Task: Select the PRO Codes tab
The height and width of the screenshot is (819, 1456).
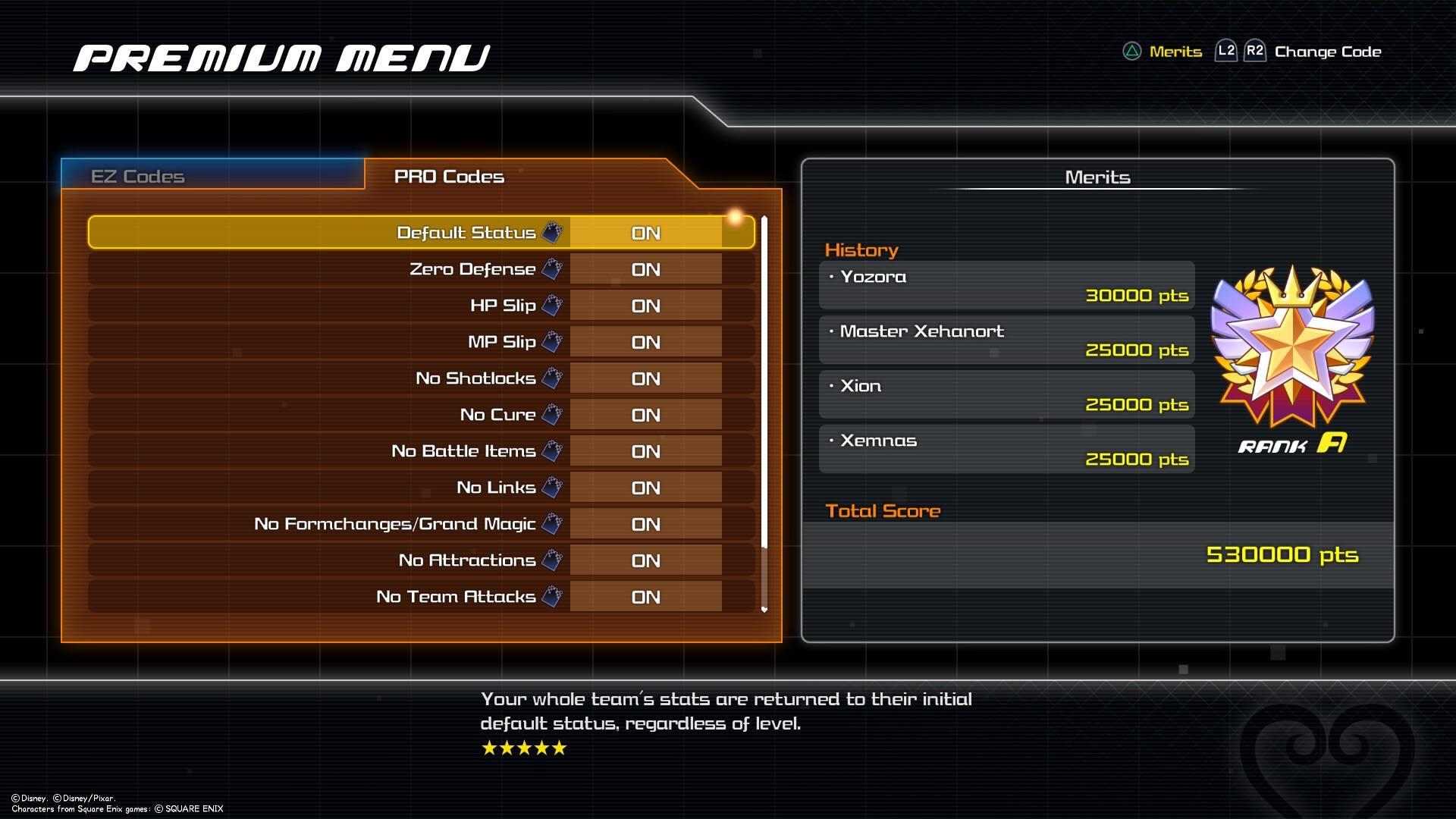Action: [x=448, y=176]
